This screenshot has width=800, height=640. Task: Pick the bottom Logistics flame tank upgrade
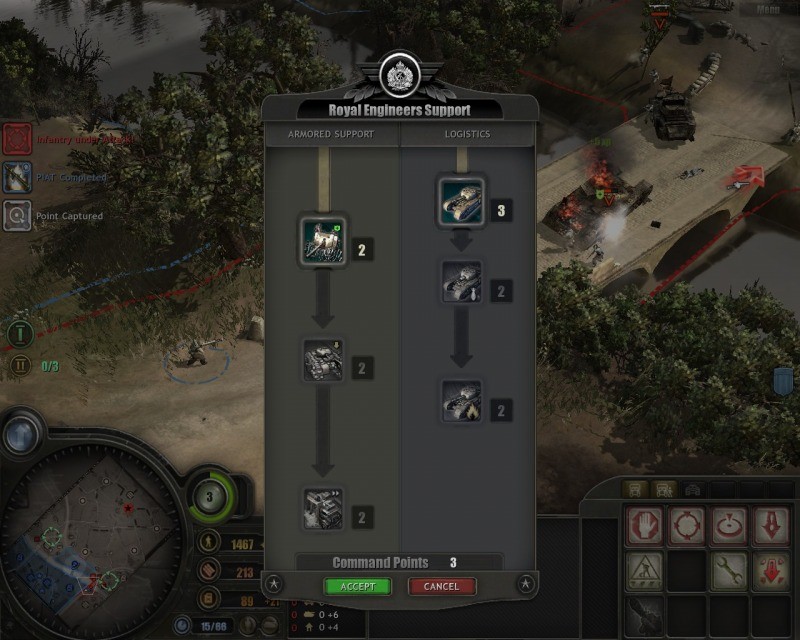[x=462, y=400]
